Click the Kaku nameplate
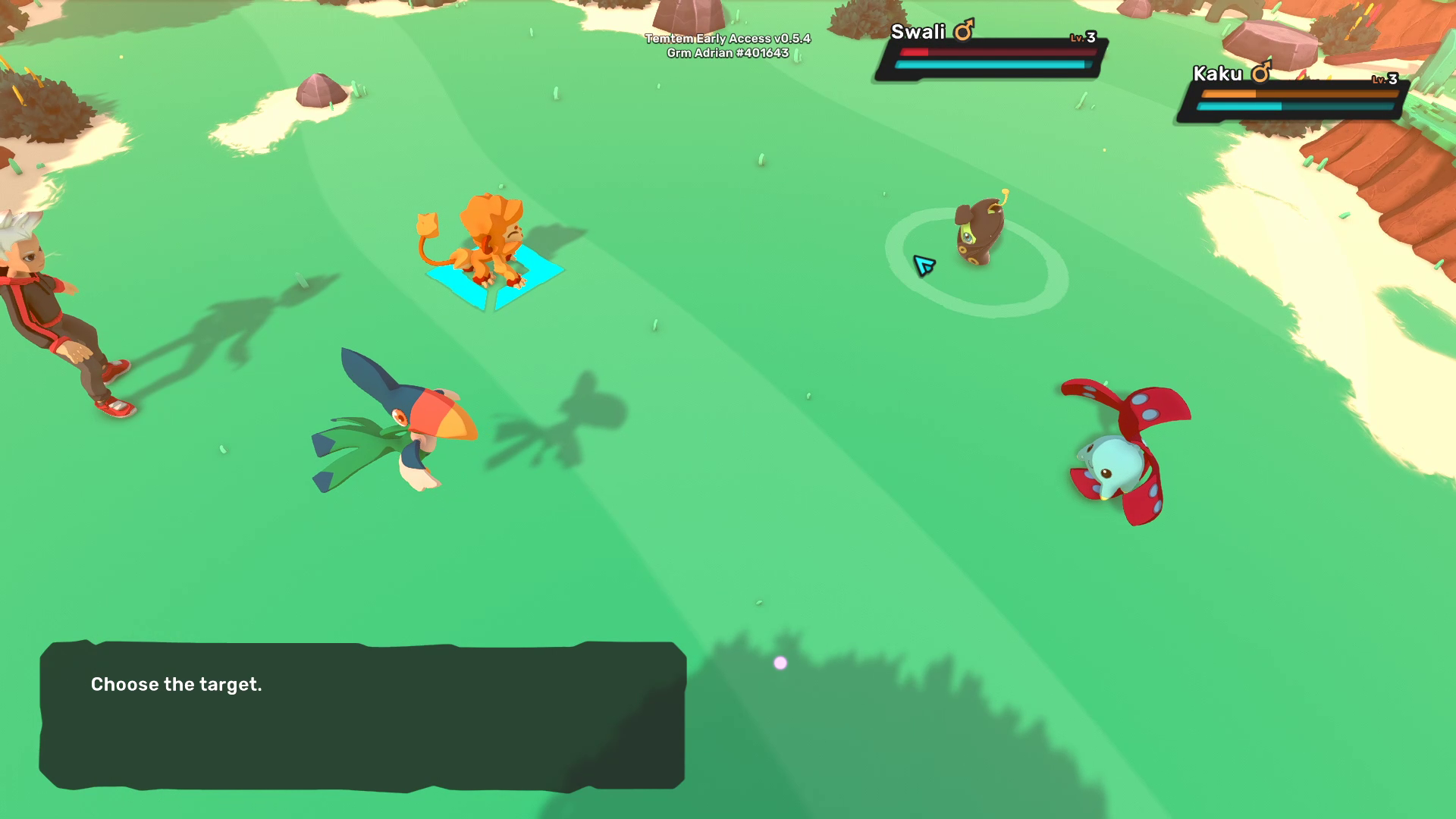 coord(1294,93)
